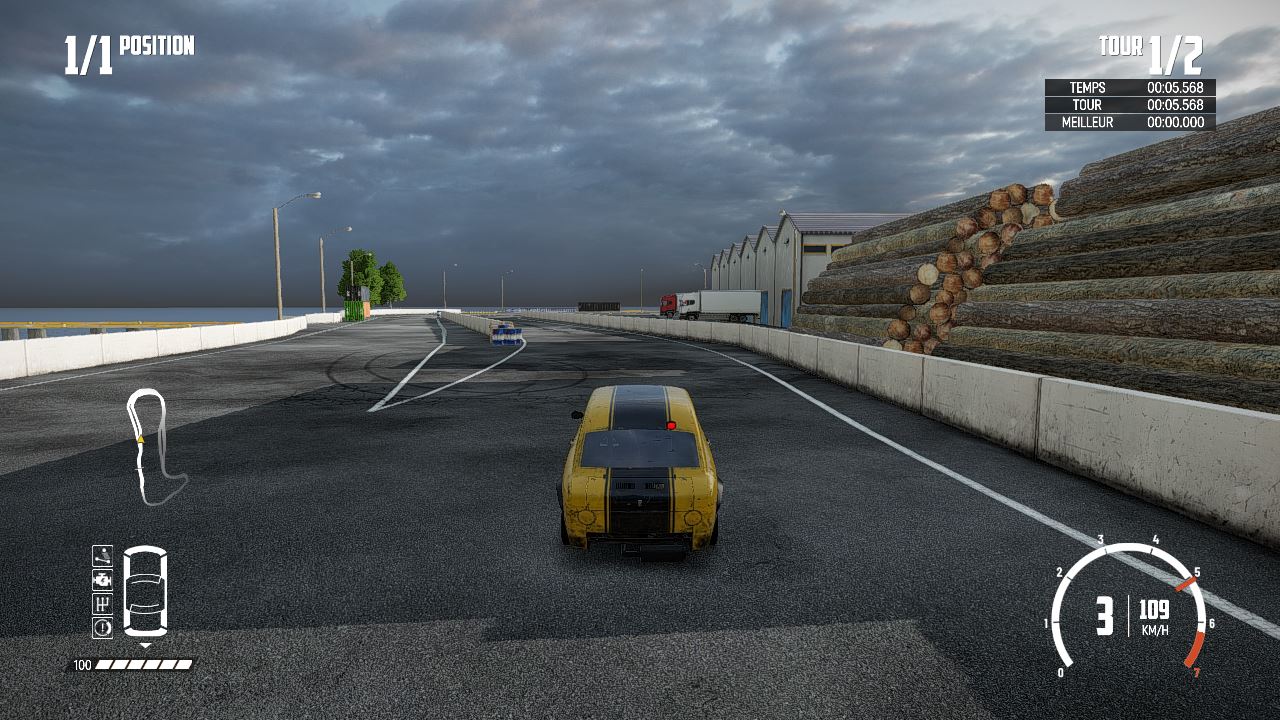Click the suspension damage indicator icon
Image resolution: width=1280 pixels, height=720 pixels.
(102, 556)
